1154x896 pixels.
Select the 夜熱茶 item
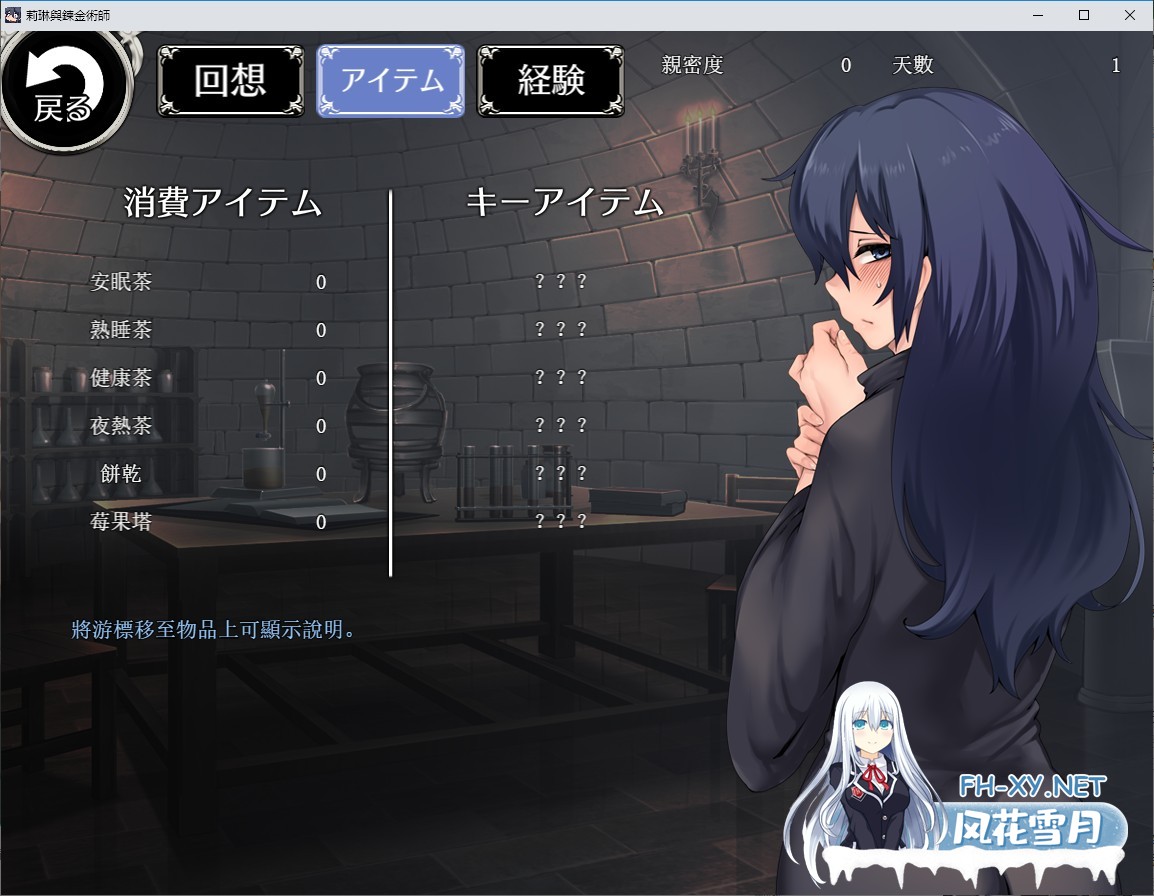click(121, 426)
